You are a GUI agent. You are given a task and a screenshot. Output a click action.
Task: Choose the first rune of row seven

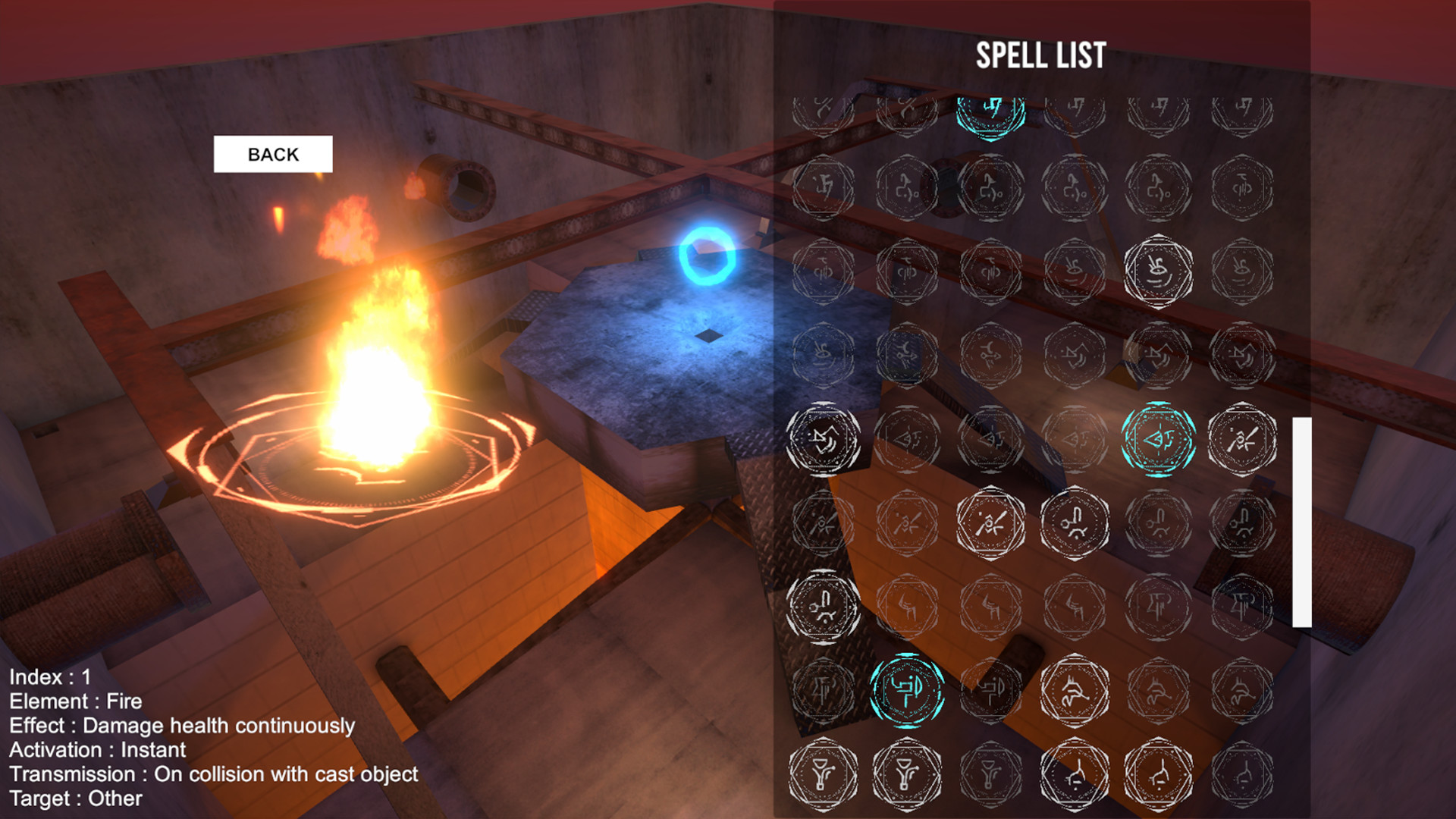pos(823,607)
